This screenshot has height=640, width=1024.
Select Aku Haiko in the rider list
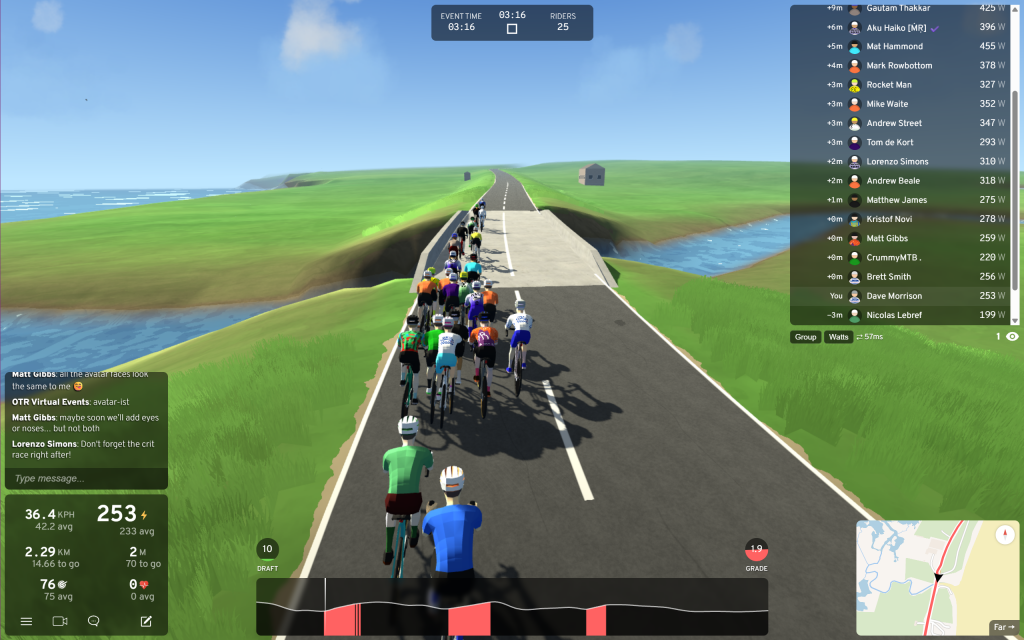894,27
